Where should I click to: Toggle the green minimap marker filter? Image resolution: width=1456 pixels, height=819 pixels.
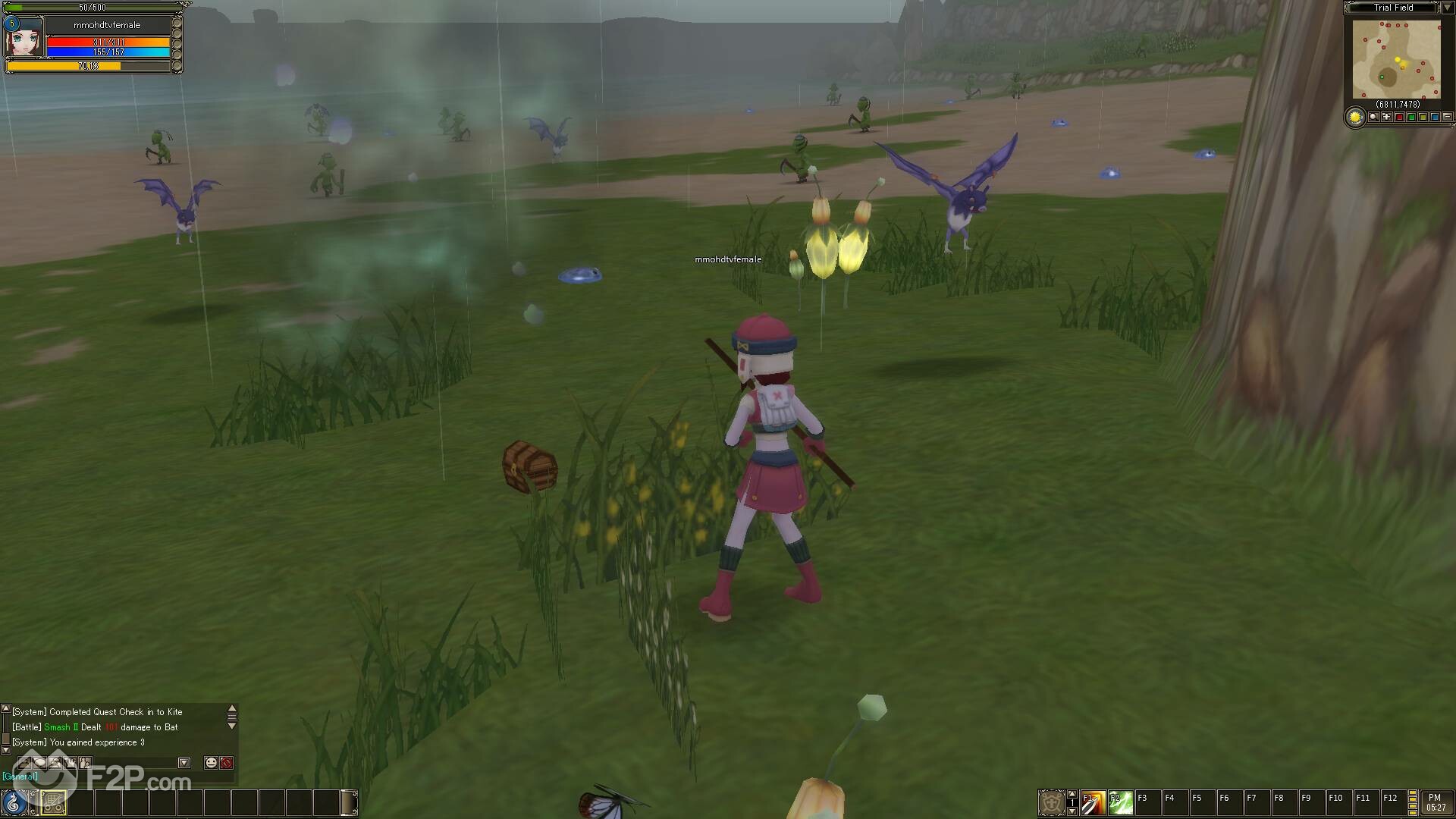pos(1411,118)
